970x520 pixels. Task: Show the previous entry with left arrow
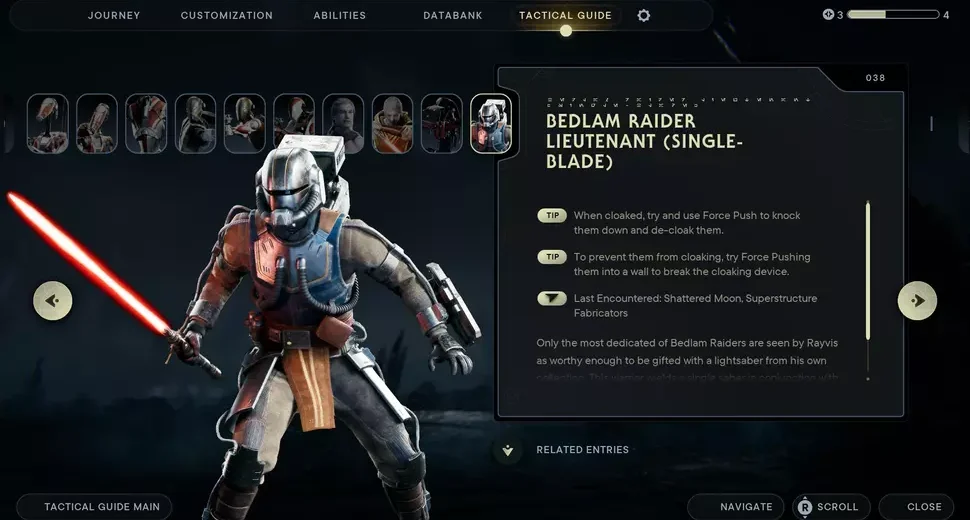click(x=53, y=300)
